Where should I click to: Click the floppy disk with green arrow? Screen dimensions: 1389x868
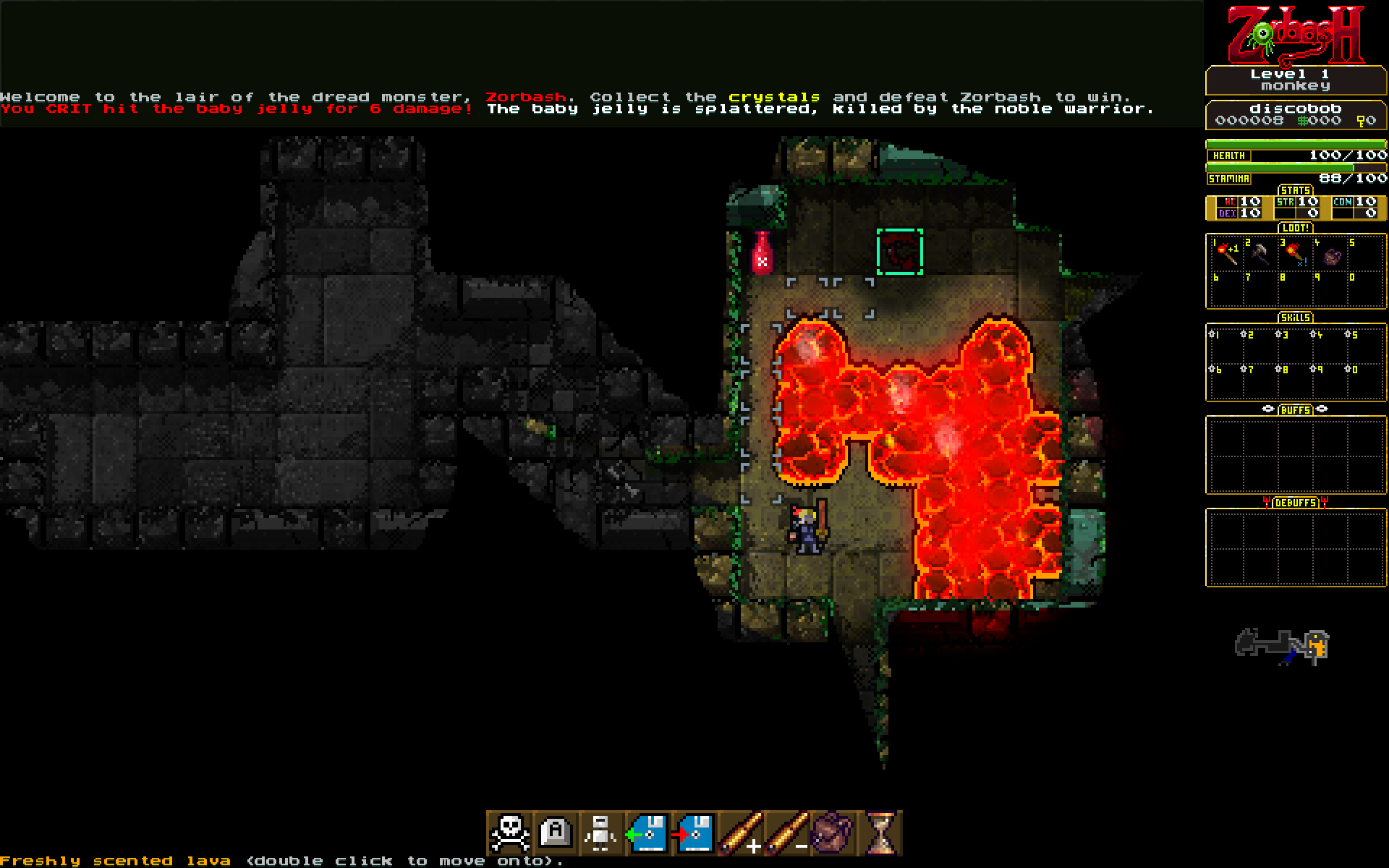pos(647,833)
